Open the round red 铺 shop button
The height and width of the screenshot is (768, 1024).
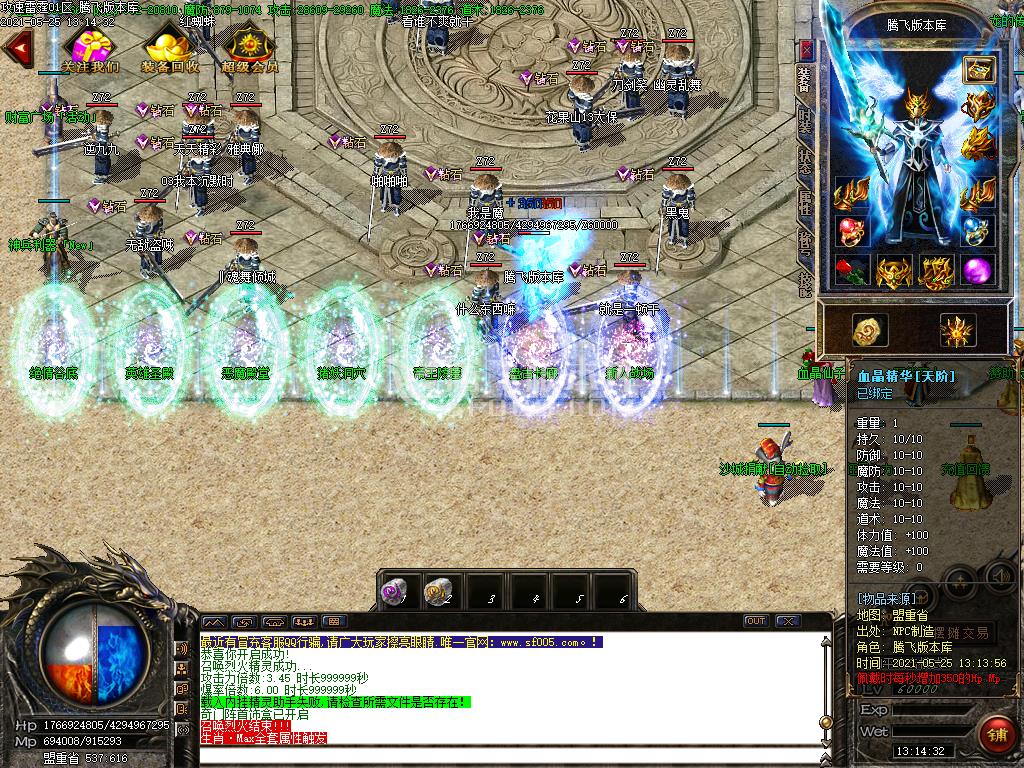[995, 735]
